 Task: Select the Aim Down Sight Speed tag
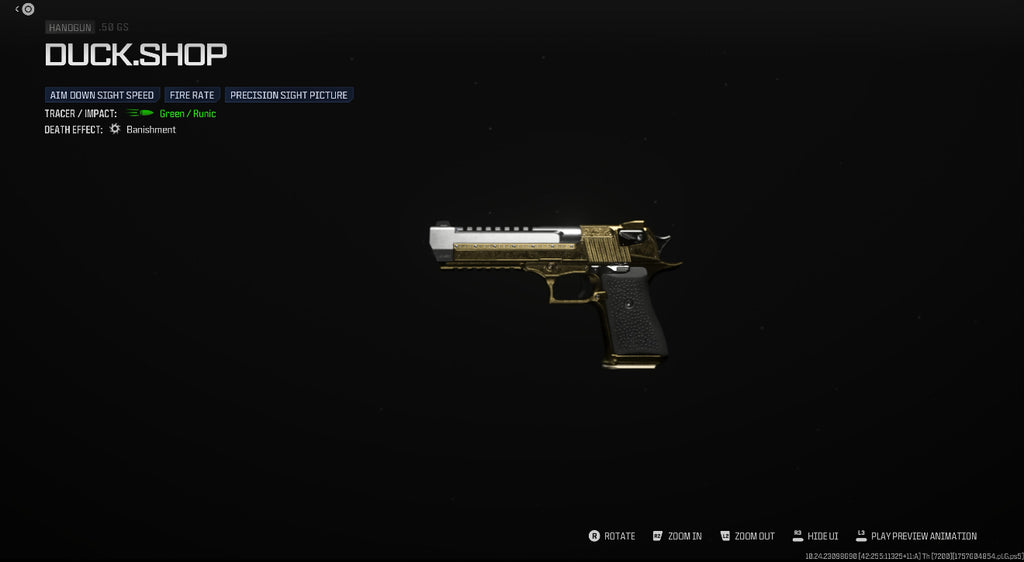pos(102,95)
